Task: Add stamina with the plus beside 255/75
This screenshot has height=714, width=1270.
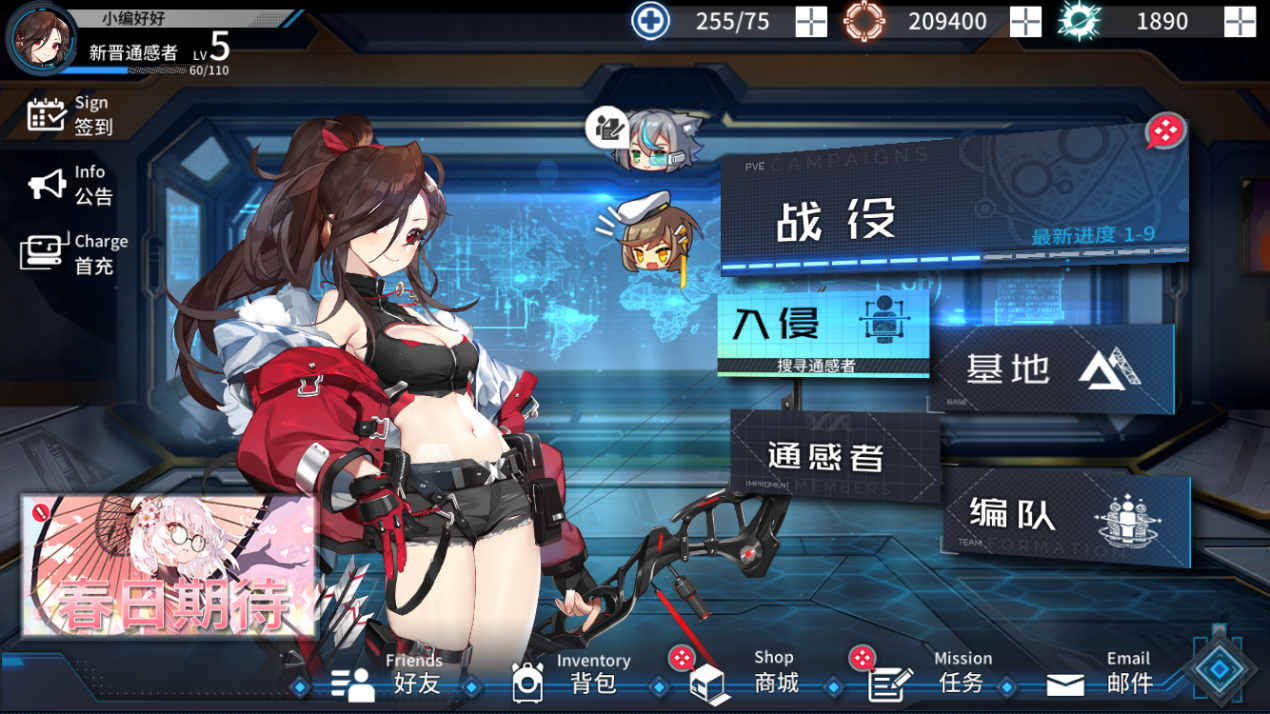Action: click(811, 21)
